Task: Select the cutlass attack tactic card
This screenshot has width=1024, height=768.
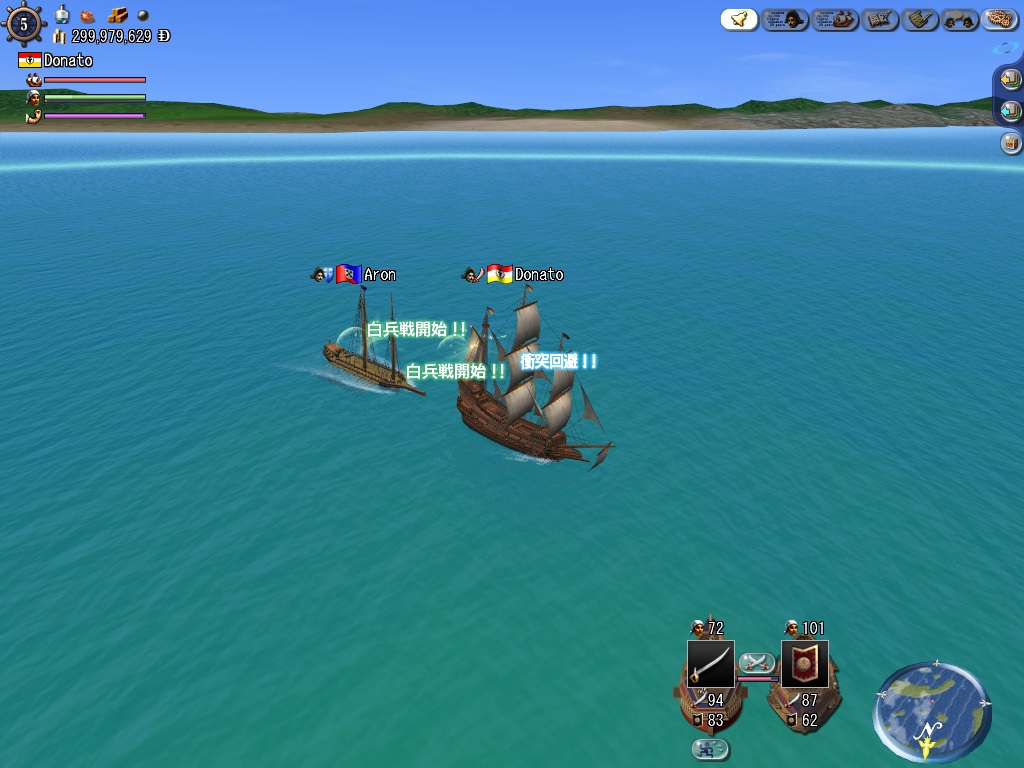Action: [710, 664]
